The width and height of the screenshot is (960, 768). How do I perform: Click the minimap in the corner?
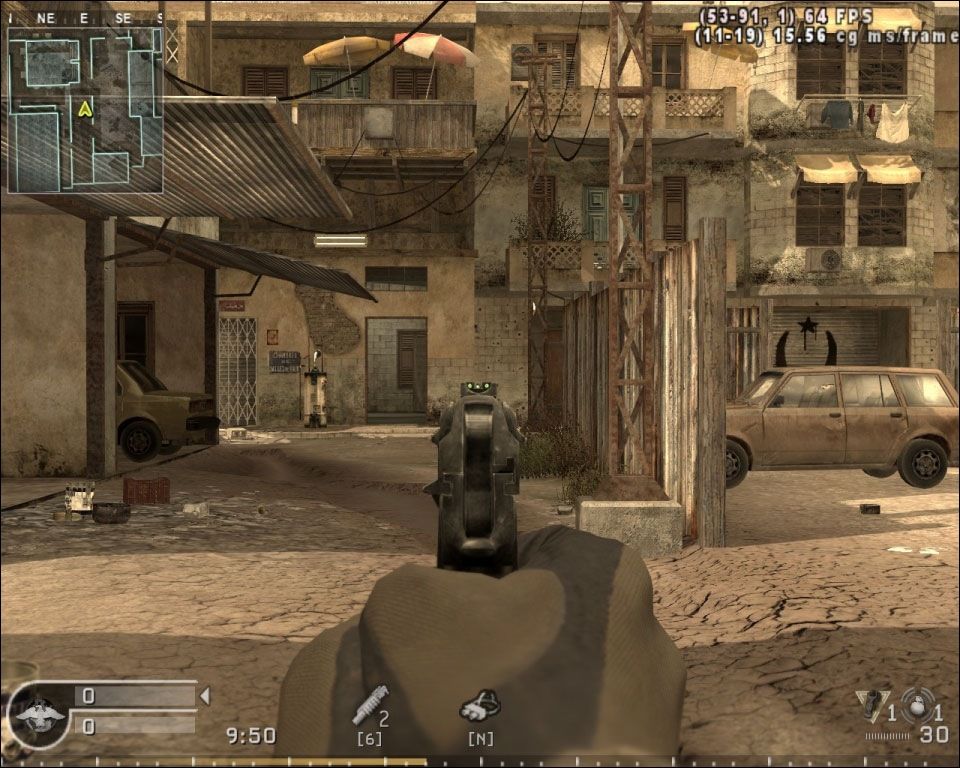click(85, 109)
